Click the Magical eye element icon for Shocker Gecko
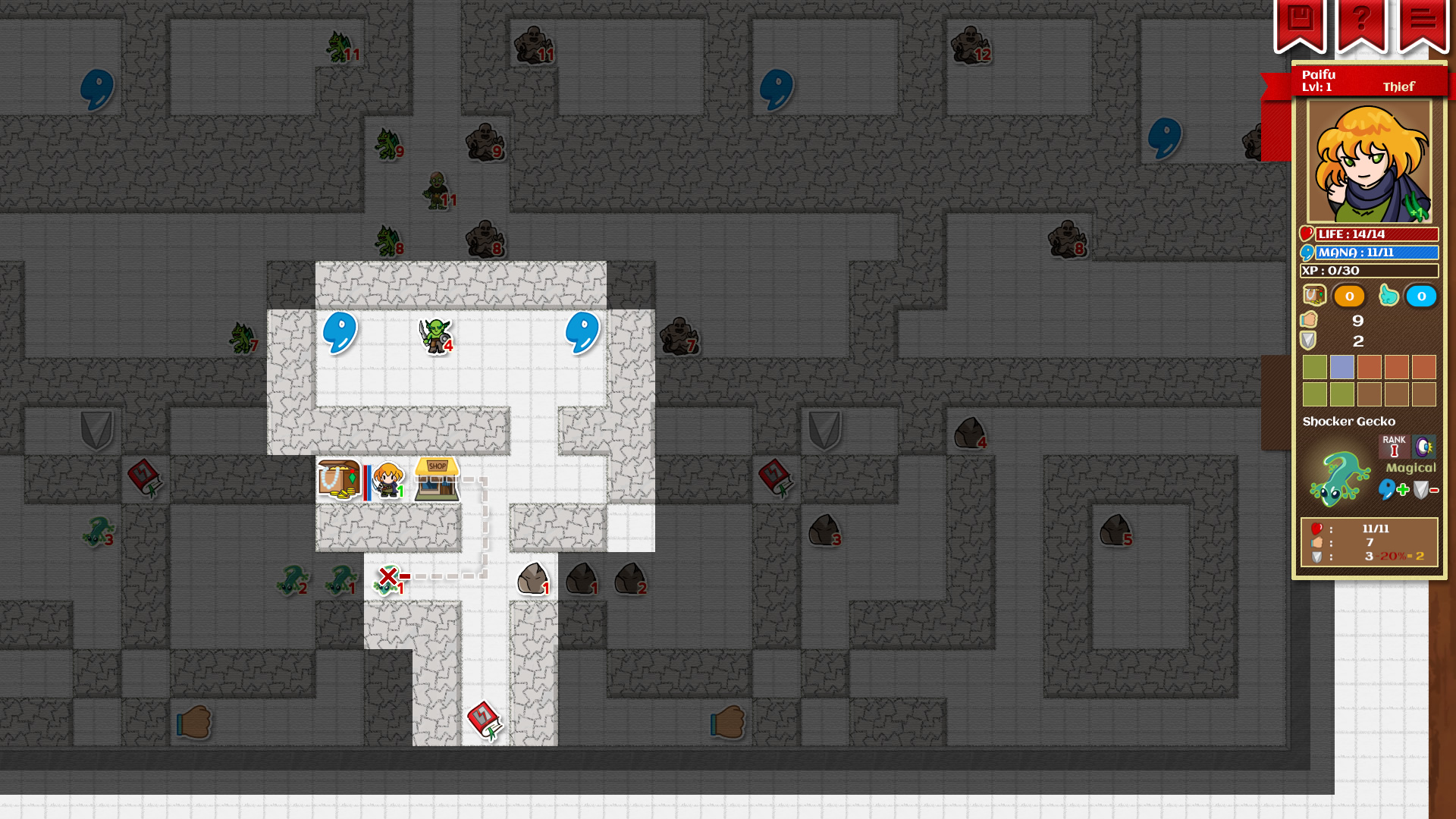1456x819 pixels. tap(1425, 447)
